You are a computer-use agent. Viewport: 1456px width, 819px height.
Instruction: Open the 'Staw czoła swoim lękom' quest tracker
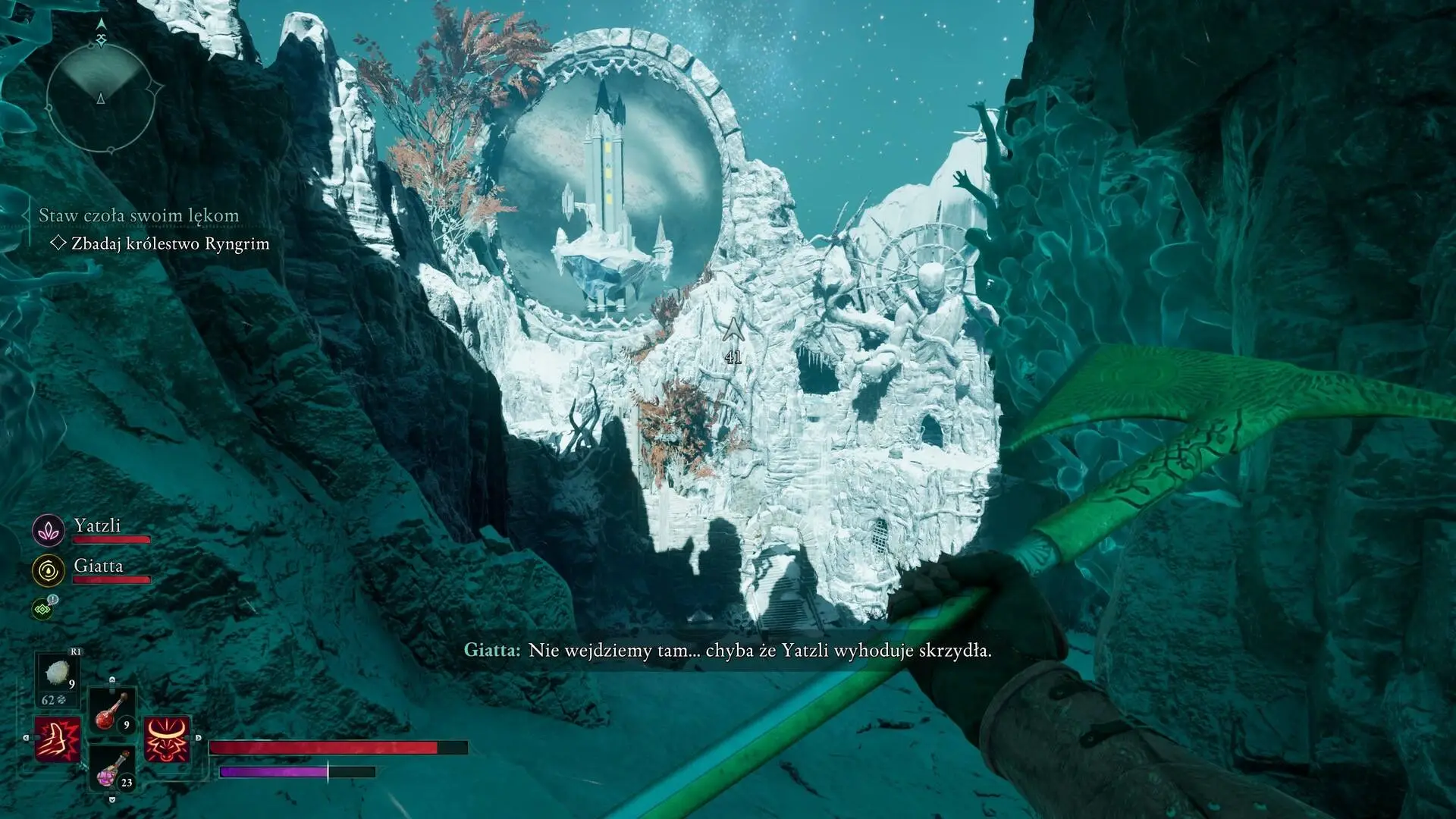point(139,215)
